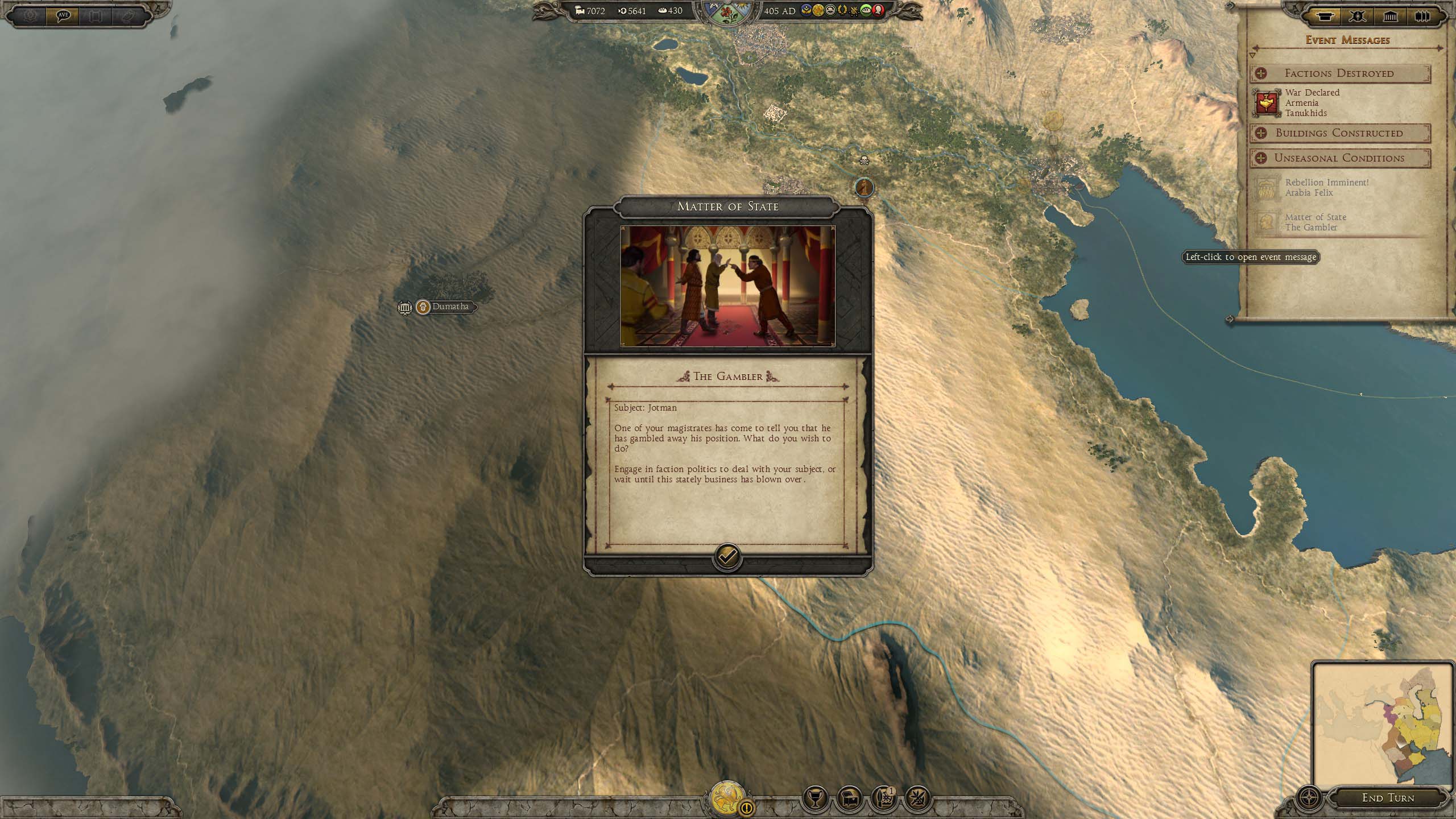Select the event messages scroll tab
This screenshot has height=819, width=1456.
click(x=1325, y=16)
